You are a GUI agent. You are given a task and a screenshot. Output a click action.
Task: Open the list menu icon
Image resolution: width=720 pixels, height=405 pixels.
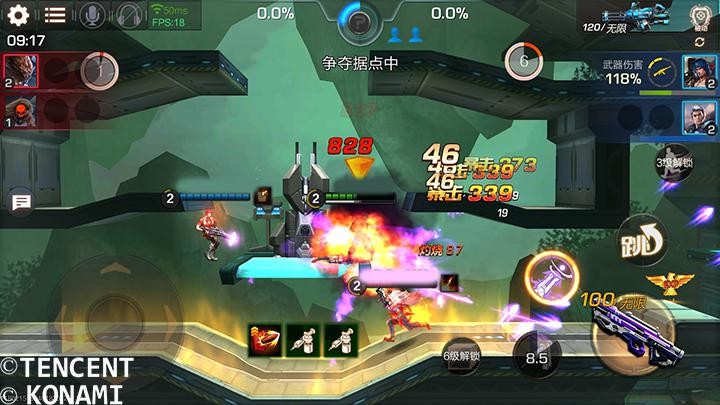55,15
